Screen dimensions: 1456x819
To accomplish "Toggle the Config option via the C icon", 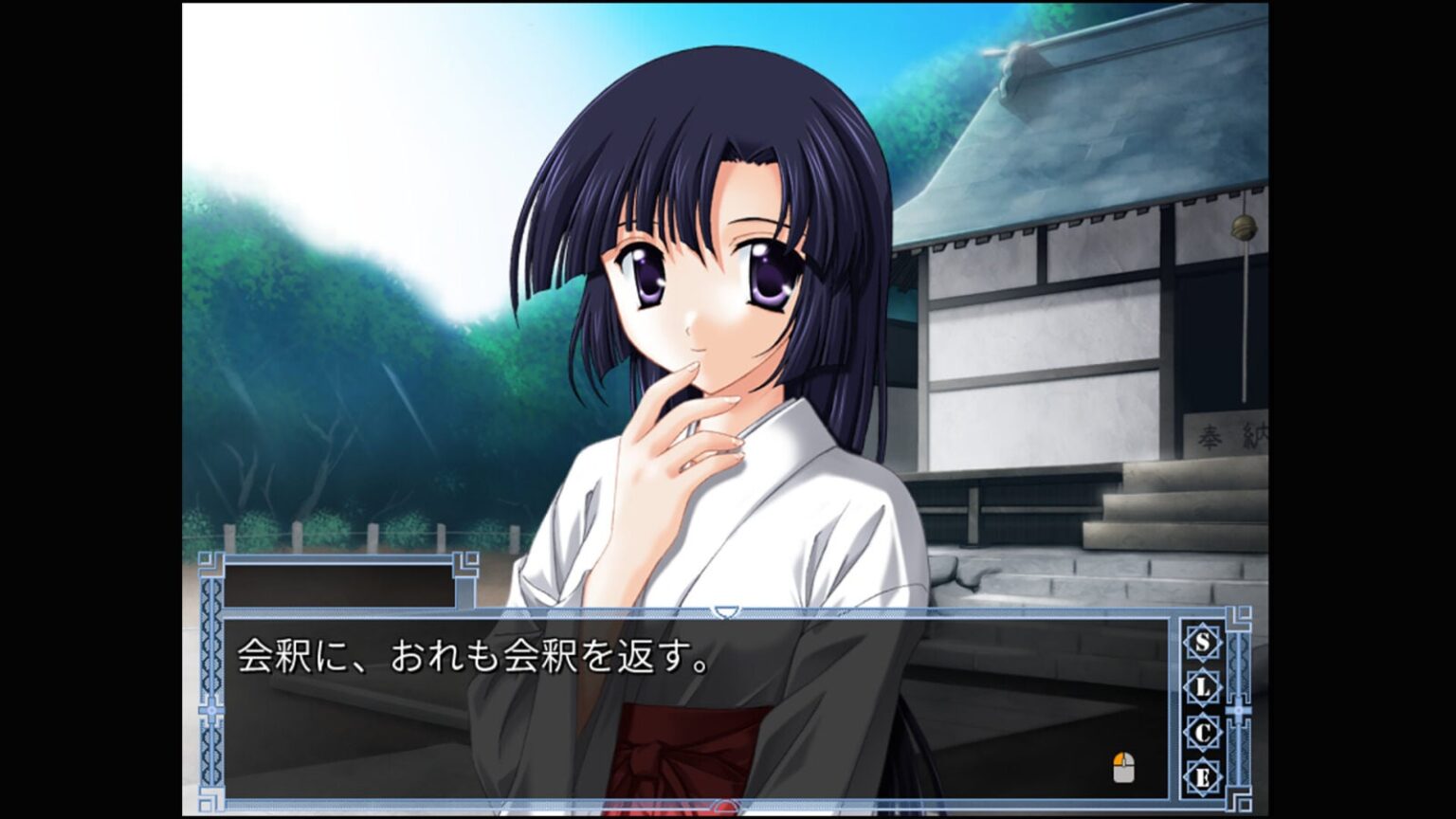I will (1203, 731).
